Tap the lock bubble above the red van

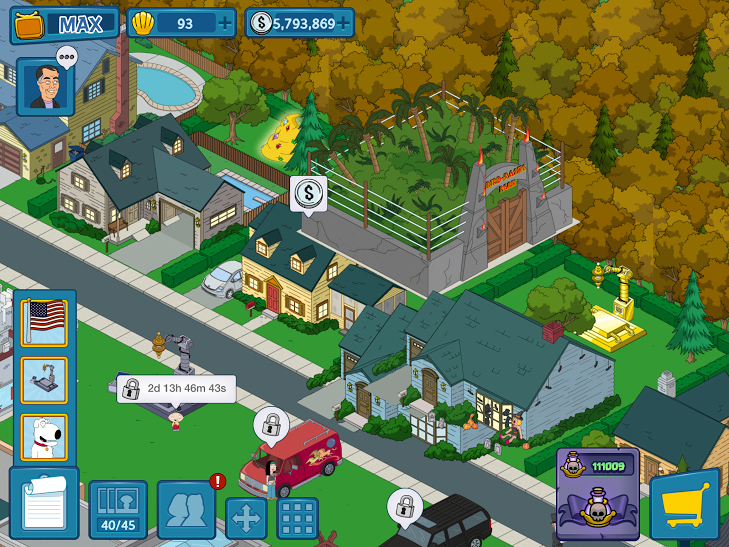270,423
